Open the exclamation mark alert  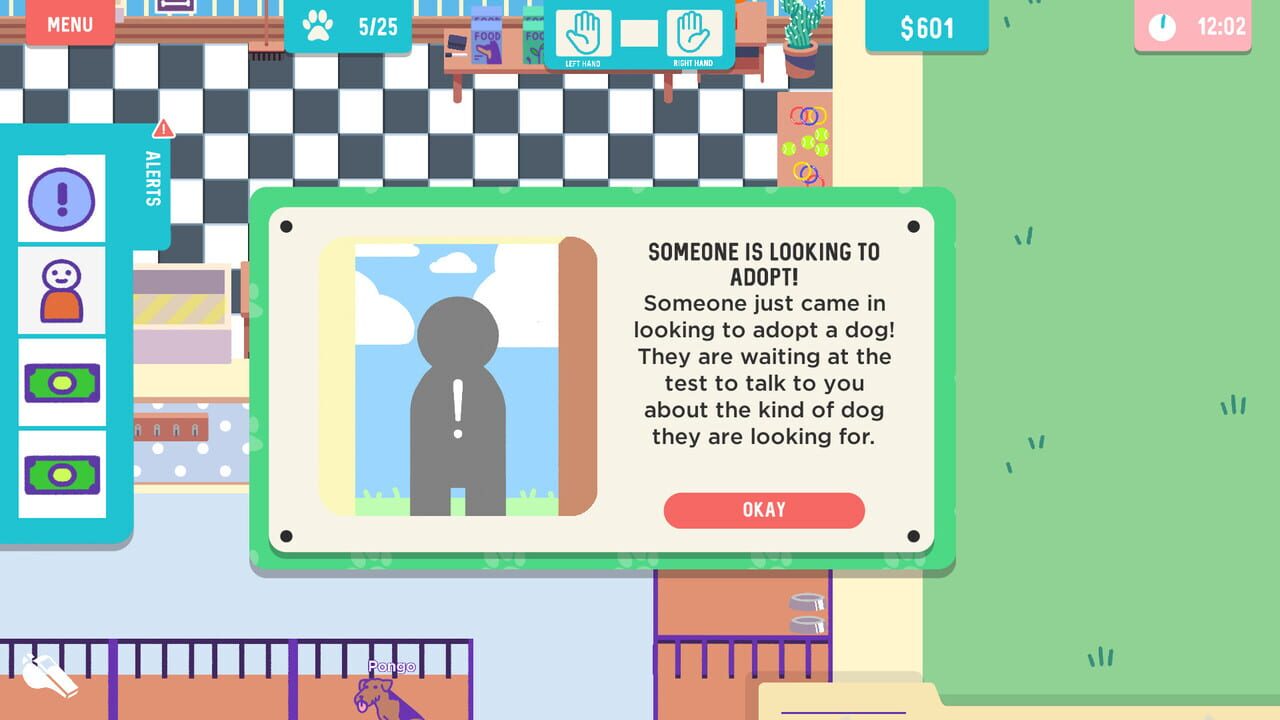[x=63, y=198]
